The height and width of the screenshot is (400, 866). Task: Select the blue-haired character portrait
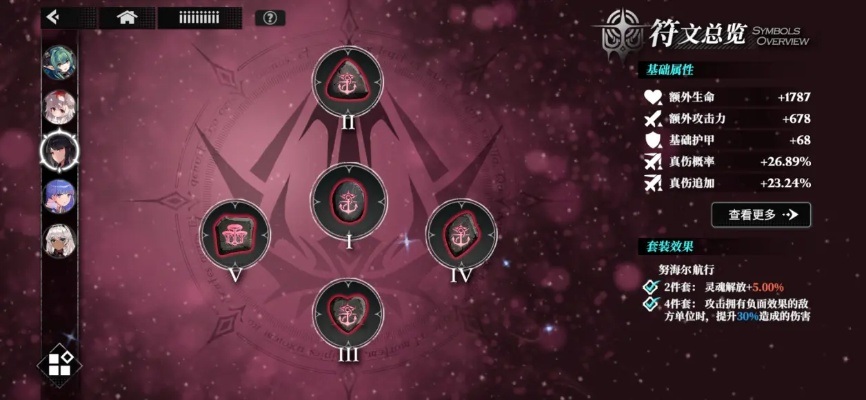pos(57,194)
